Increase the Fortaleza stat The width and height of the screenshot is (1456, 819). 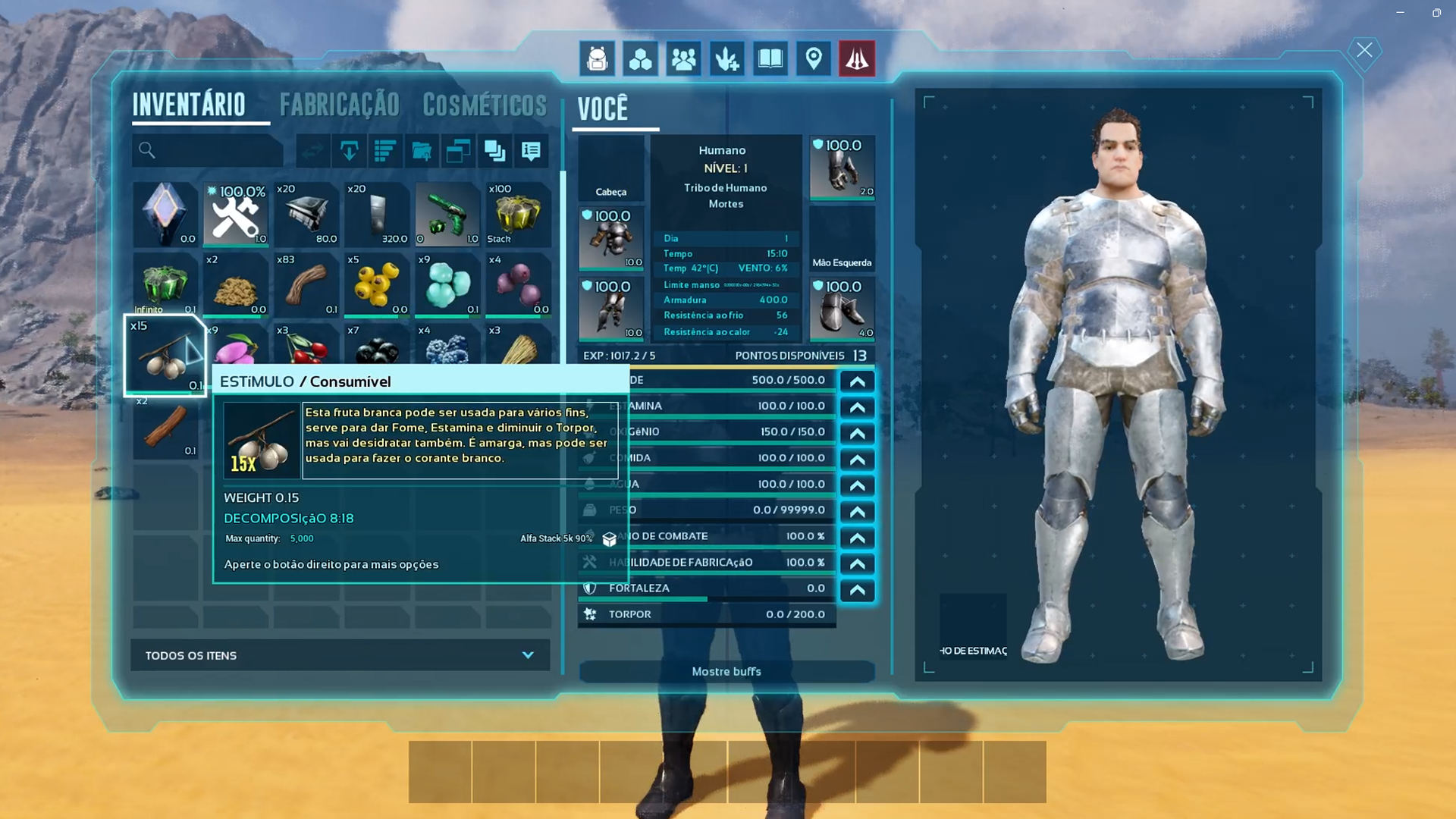click(x=857, y=589)
